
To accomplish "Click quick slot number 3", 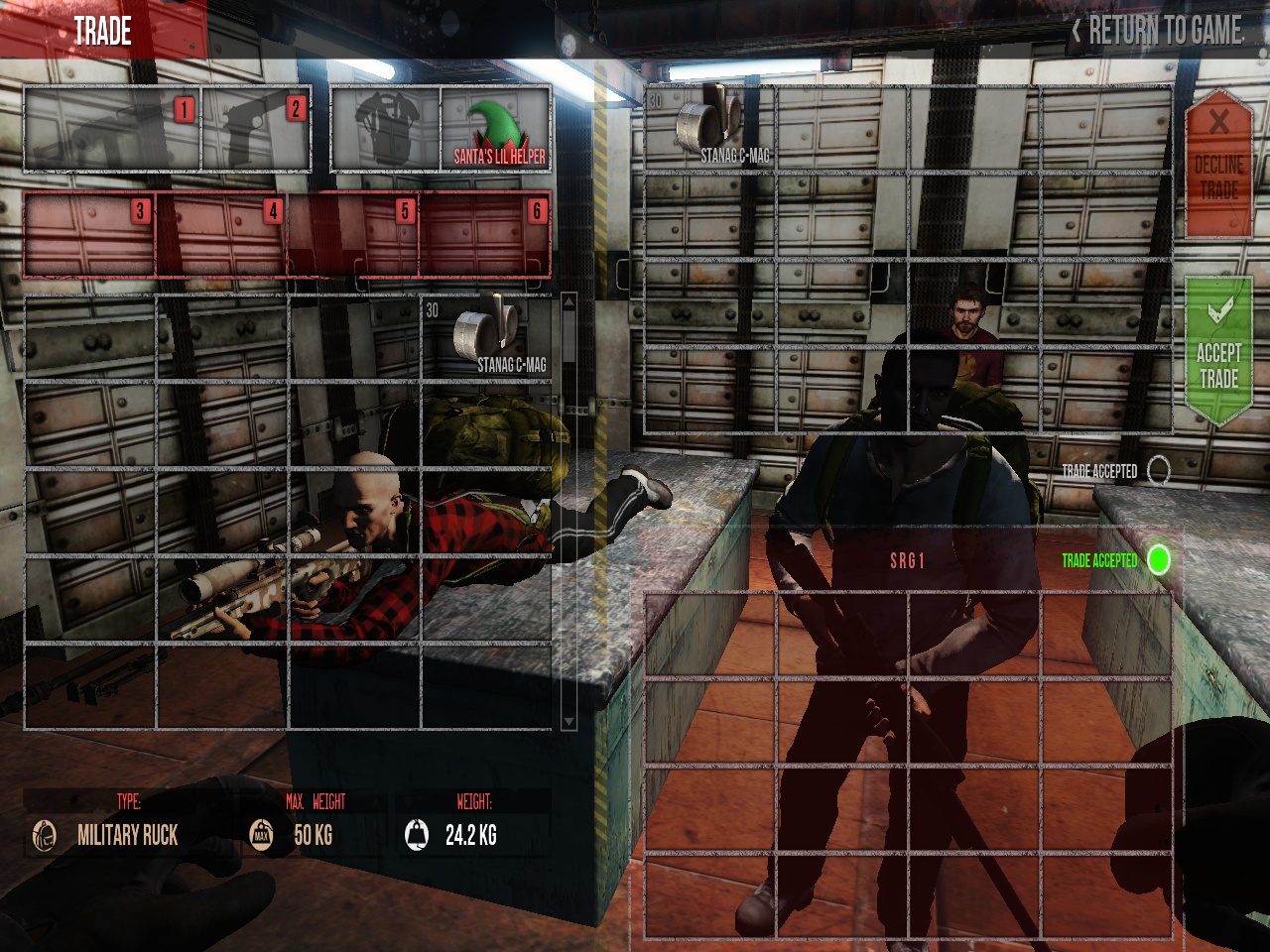I will (90, 234).
